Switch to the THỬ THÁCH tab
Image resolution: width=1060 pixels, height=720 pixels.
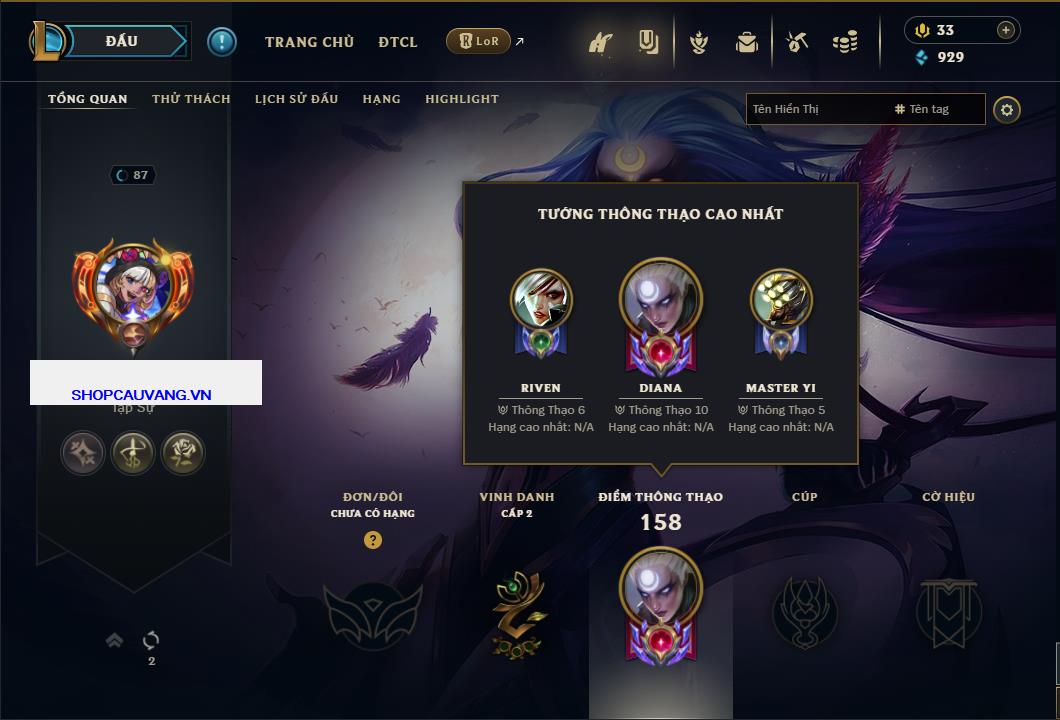(191, 99)
